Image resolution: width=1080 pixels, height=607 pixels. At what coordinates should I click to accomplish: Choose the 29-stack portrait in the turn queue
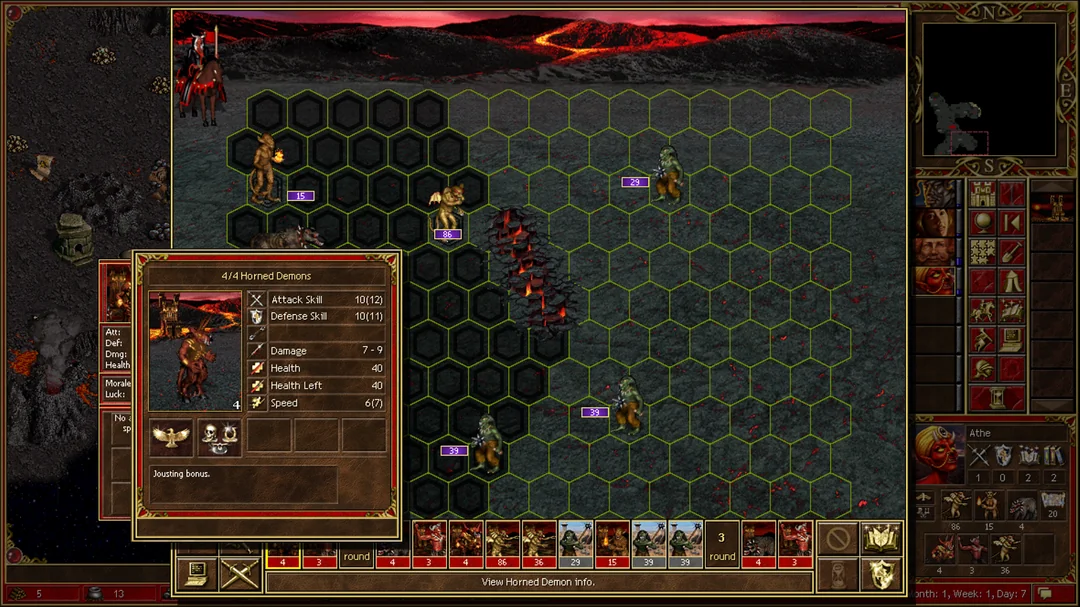(x=575, y=545)
